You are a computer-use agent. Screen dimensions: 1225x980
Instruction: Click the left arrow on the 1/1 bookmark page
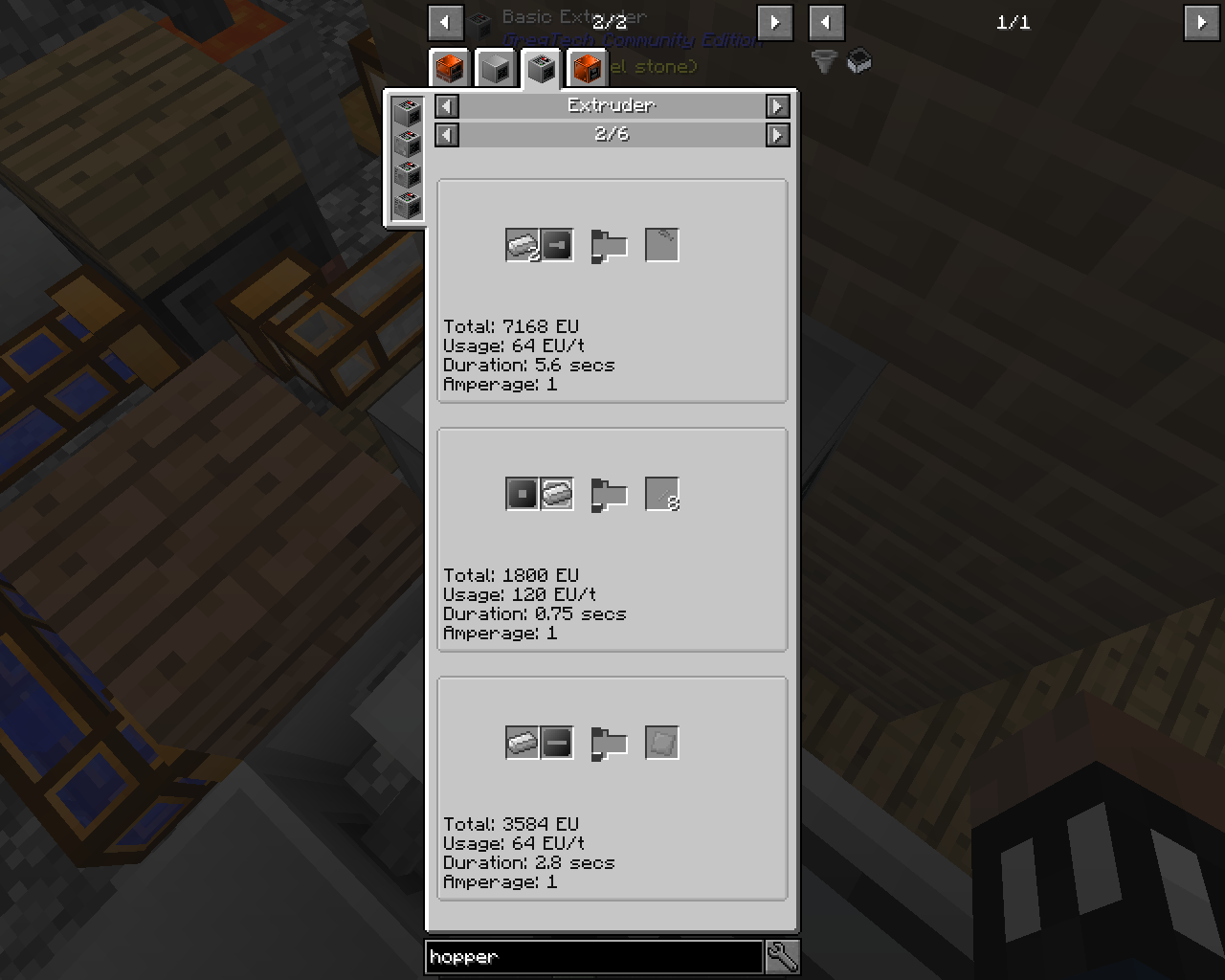[x=827, y=22]
